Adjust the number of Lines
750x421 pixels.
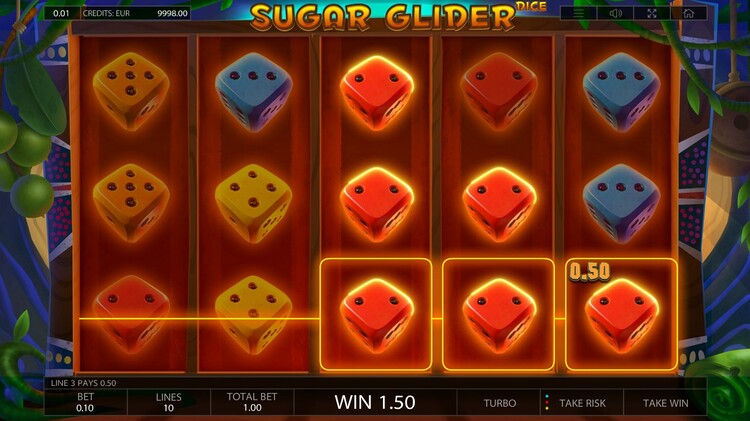(x=168, y=402)
